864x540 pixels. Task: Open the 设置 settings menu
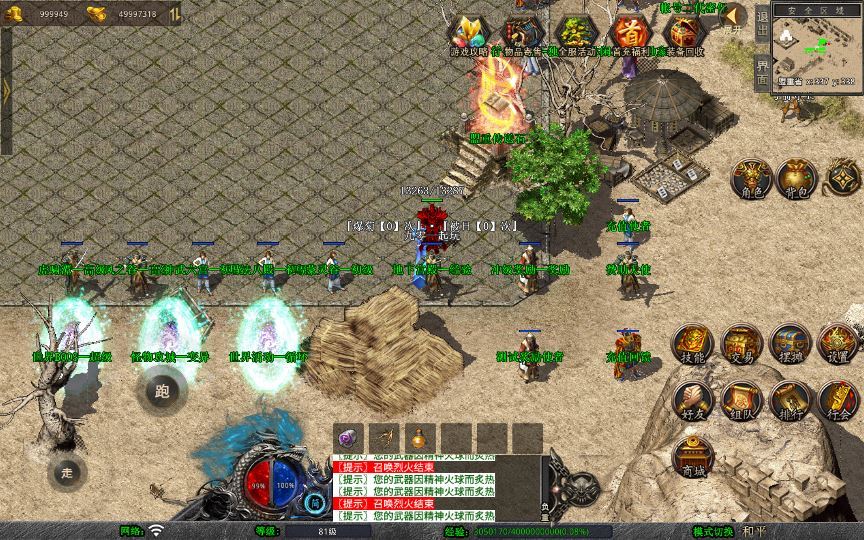[838, 343]
